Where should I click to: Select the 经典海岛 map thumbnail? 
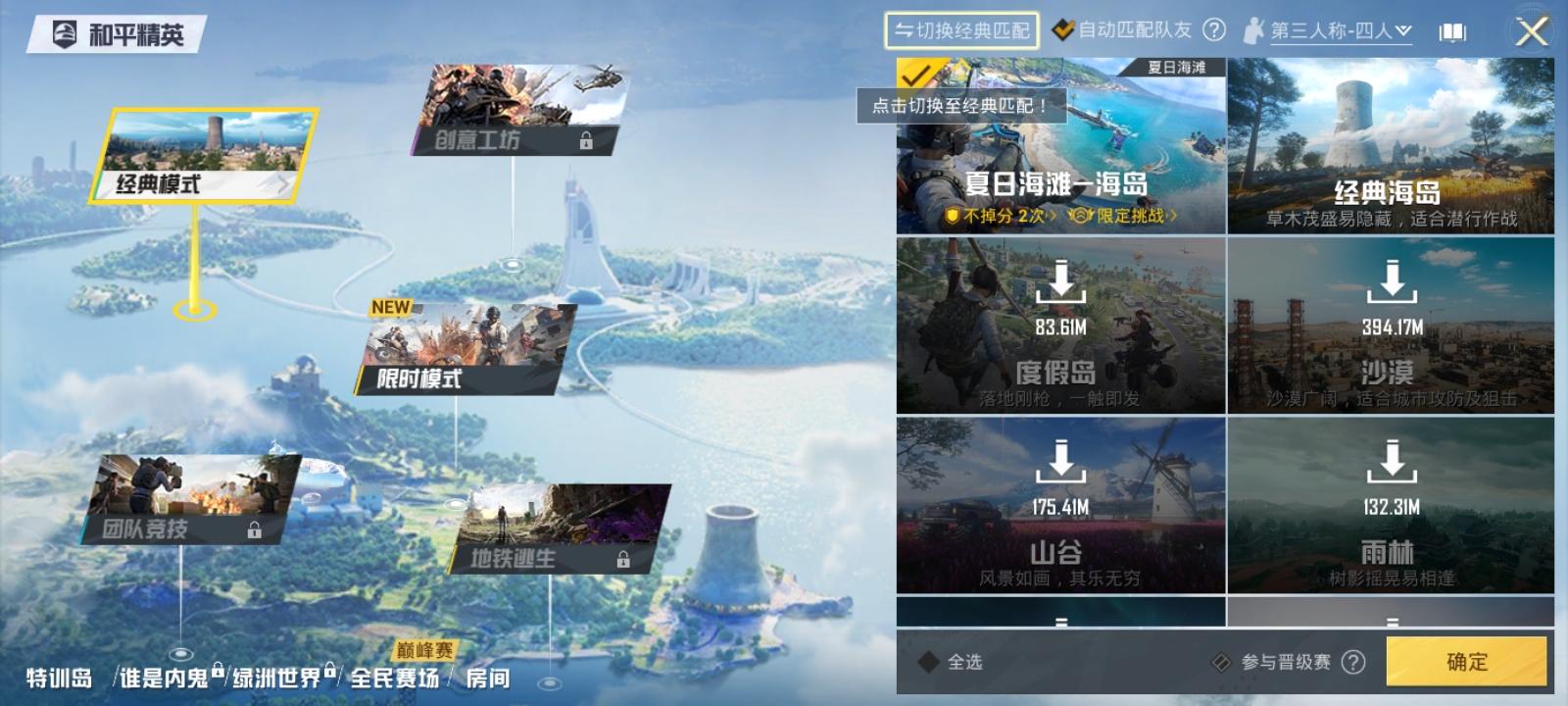point(1392,147)
